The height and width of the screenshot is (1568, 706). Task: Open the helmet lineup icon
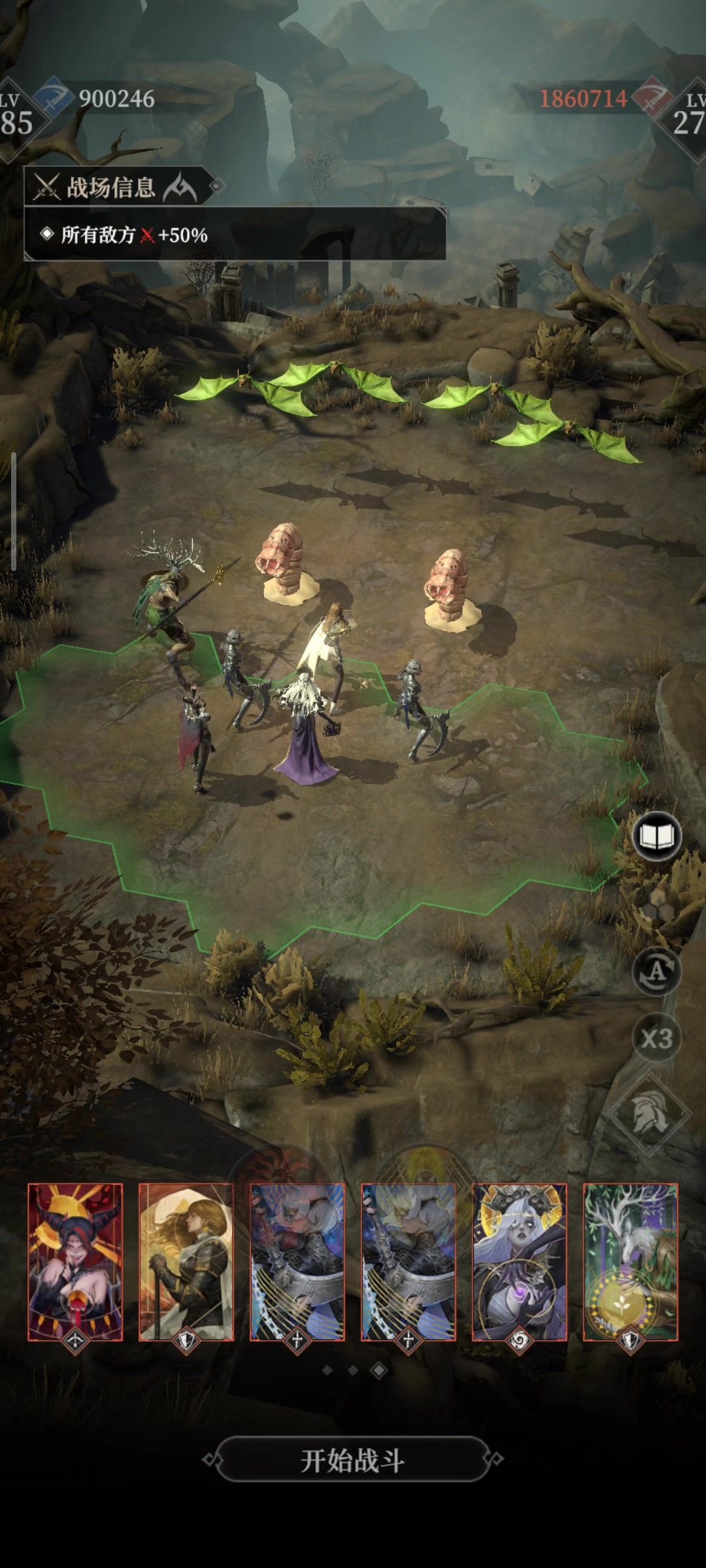[x=650, y=1113]
